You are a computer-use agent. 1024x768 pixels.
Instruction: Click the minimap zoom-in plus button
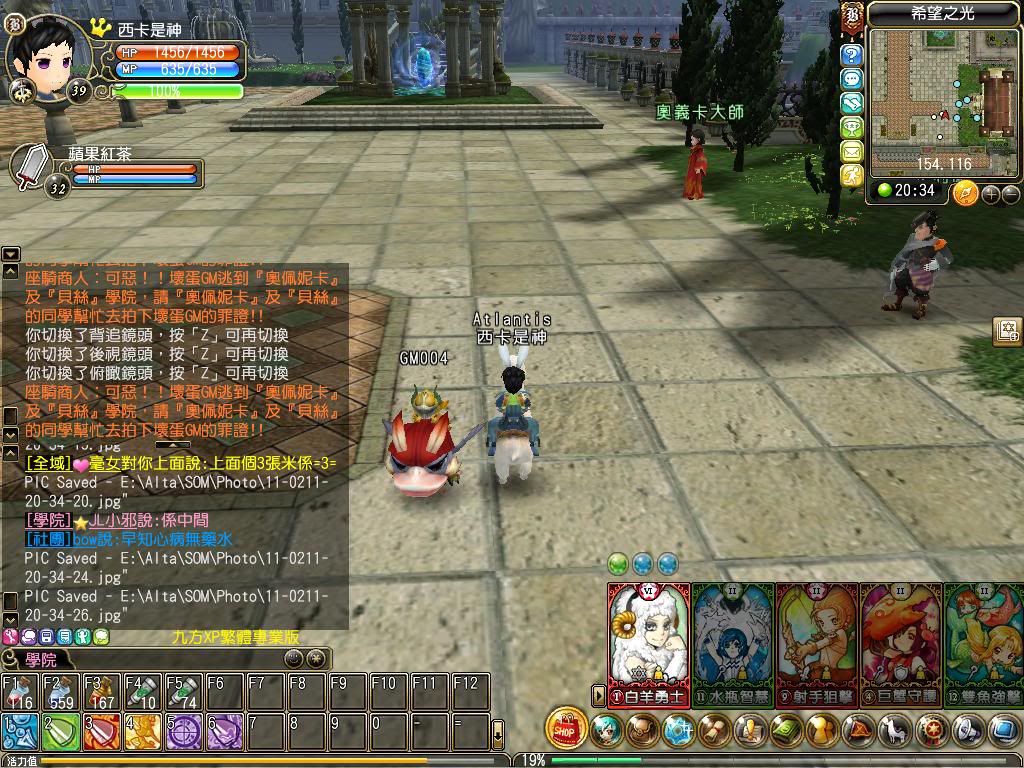tap(991, 194)
